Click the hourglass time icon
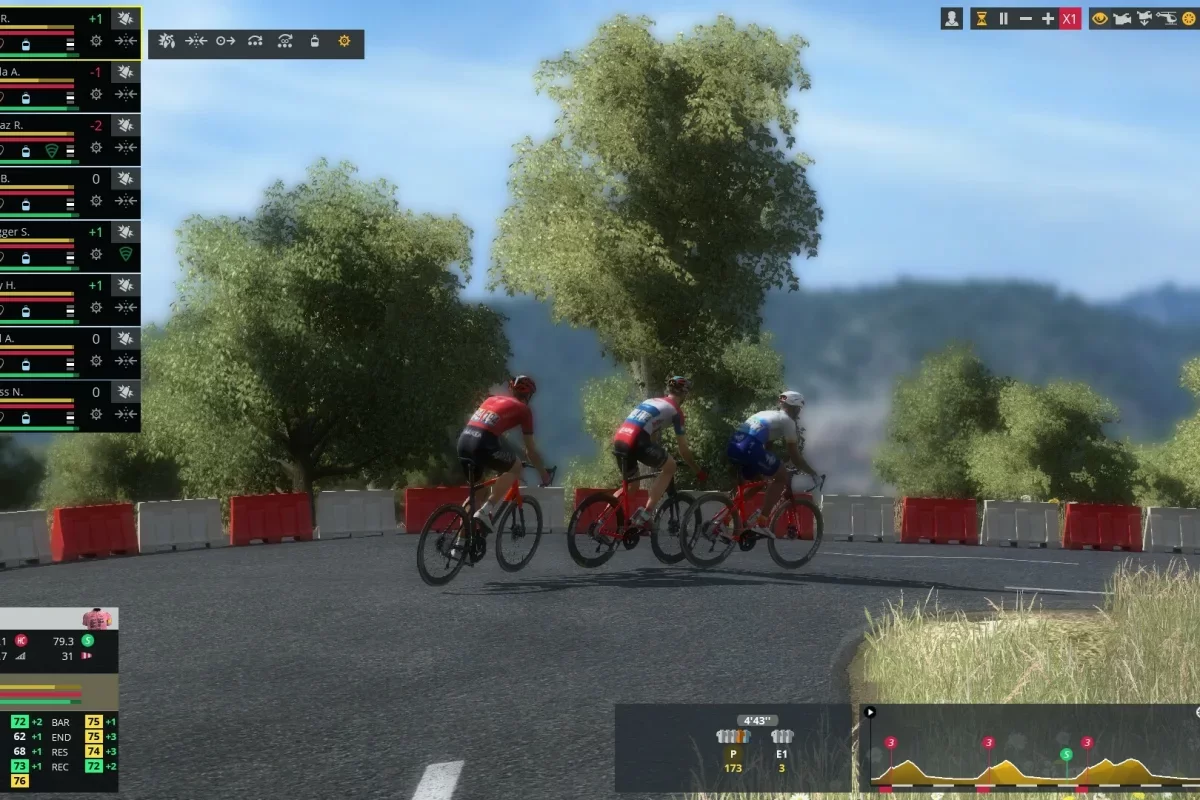Image resolution: width=1200 pixels, height=800 pixels. [981, 18]
